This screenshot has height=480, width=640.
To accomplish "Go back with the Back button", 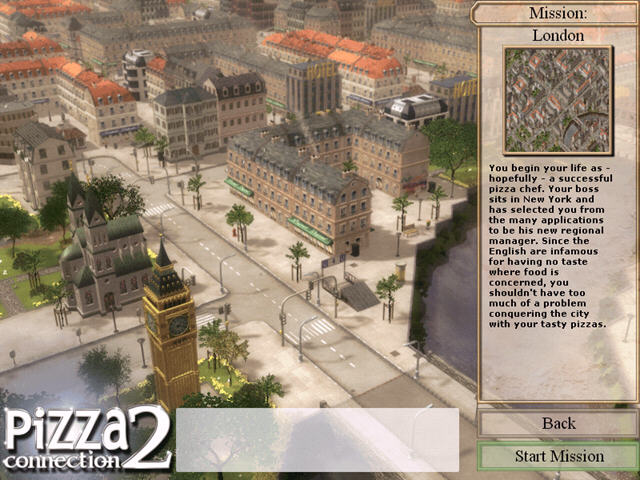I will [558, 423].
